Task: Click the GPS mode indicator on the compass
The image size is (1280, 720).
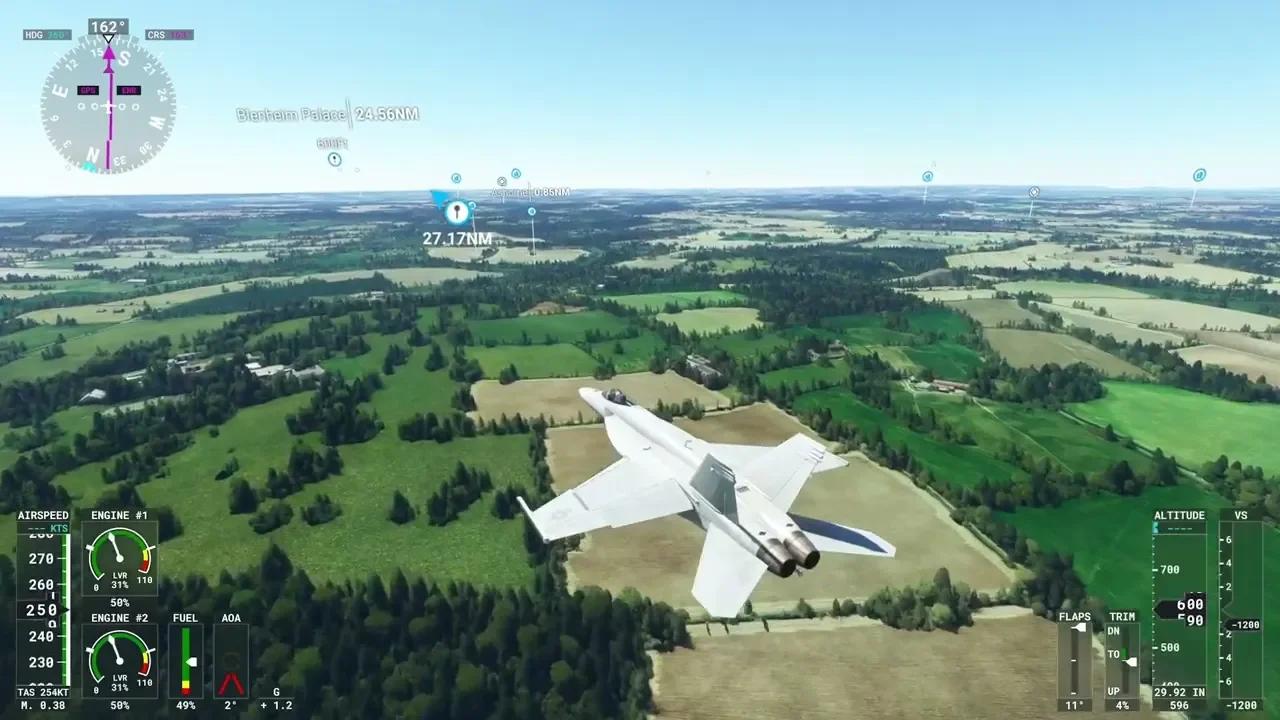Action: point(87,89)
